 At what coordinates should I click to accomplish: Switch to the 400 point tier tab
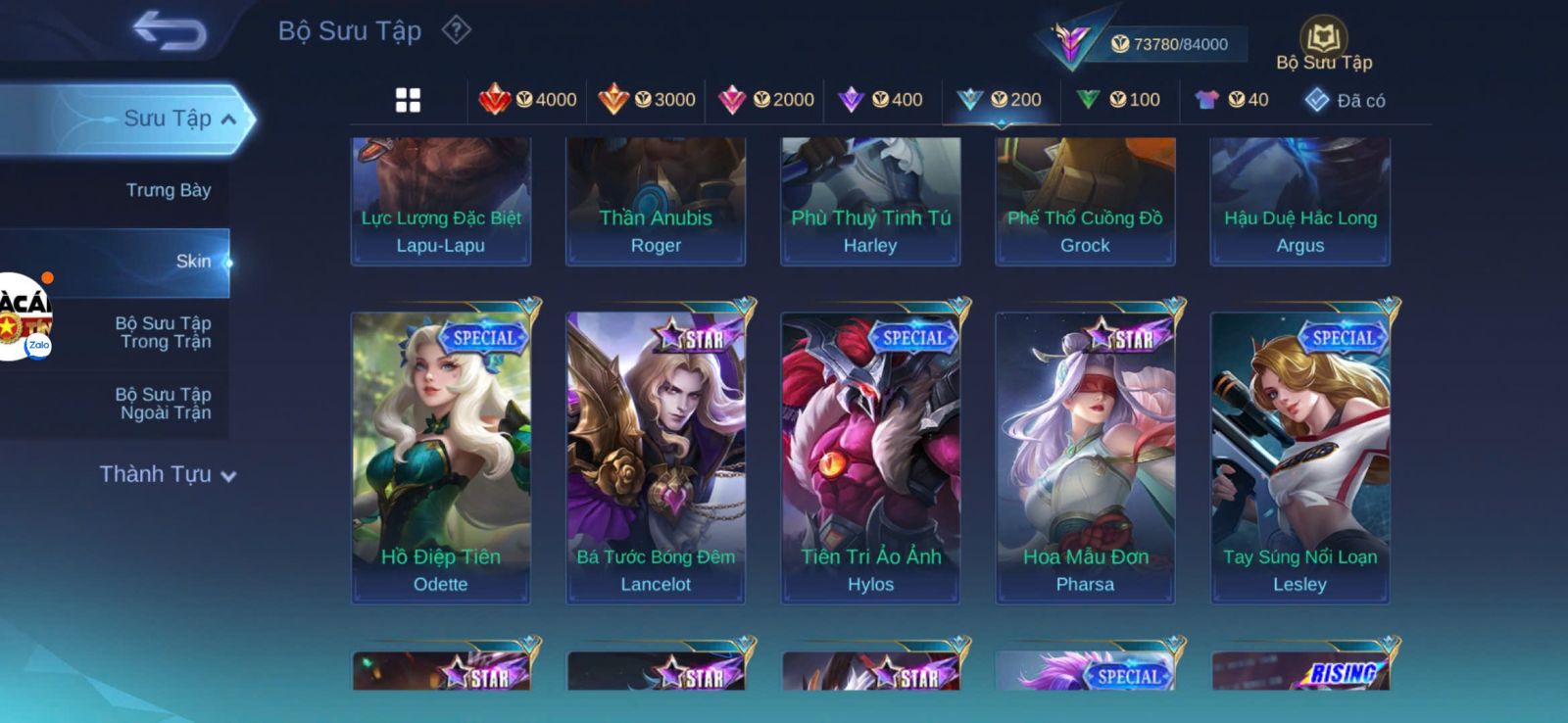(x=882, y=100)
